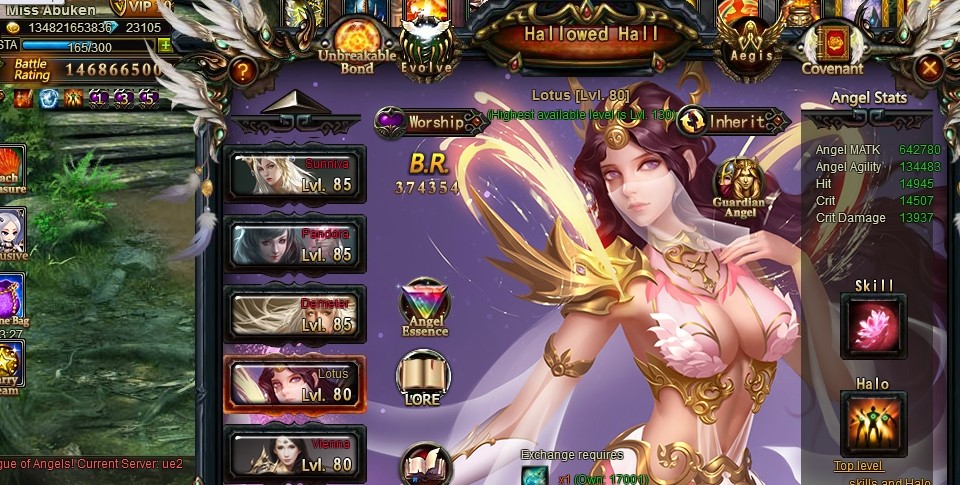Open the Covenant book
Image resolution: width=960 pixels, height=485 pixels.
point(832,46)
